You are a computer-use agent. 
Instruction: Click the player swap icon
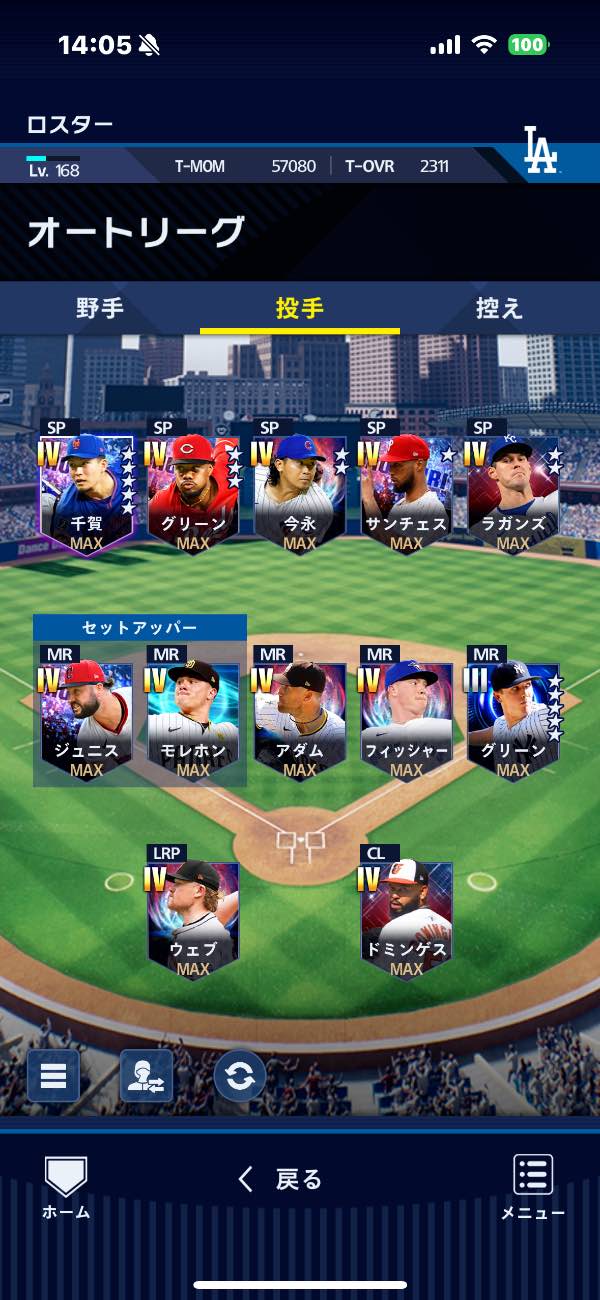[x=146, y=1076]
